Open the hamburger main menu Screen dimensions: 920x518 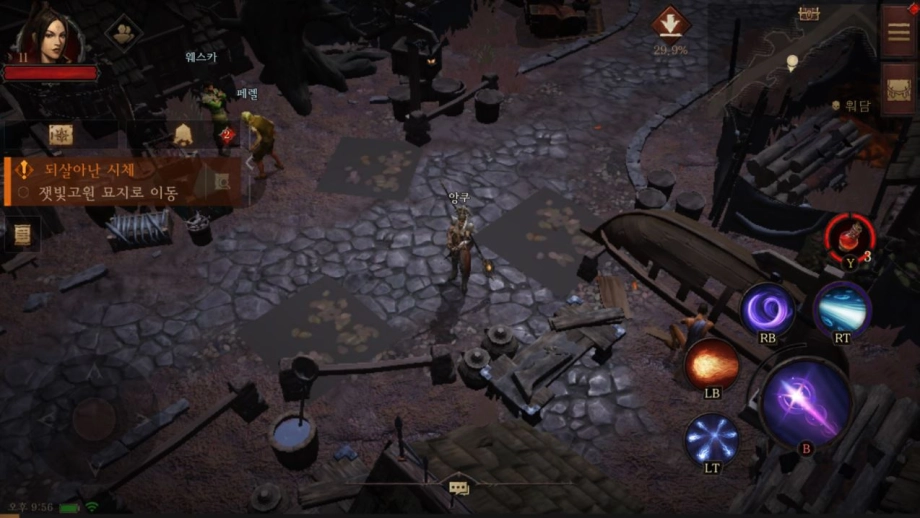898,31
